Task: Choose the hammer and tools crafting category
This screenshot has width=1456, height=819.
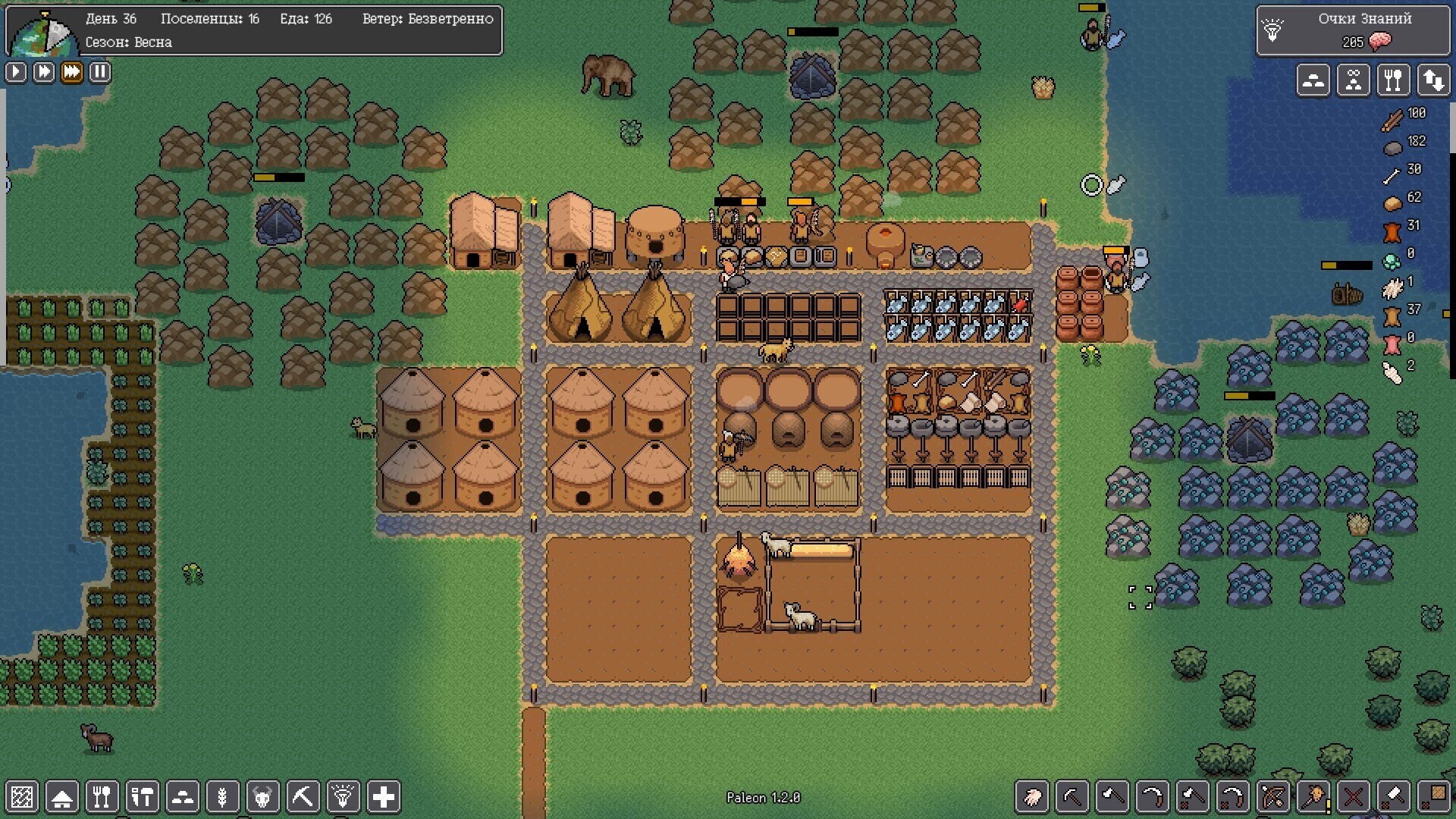Action: 143,797
